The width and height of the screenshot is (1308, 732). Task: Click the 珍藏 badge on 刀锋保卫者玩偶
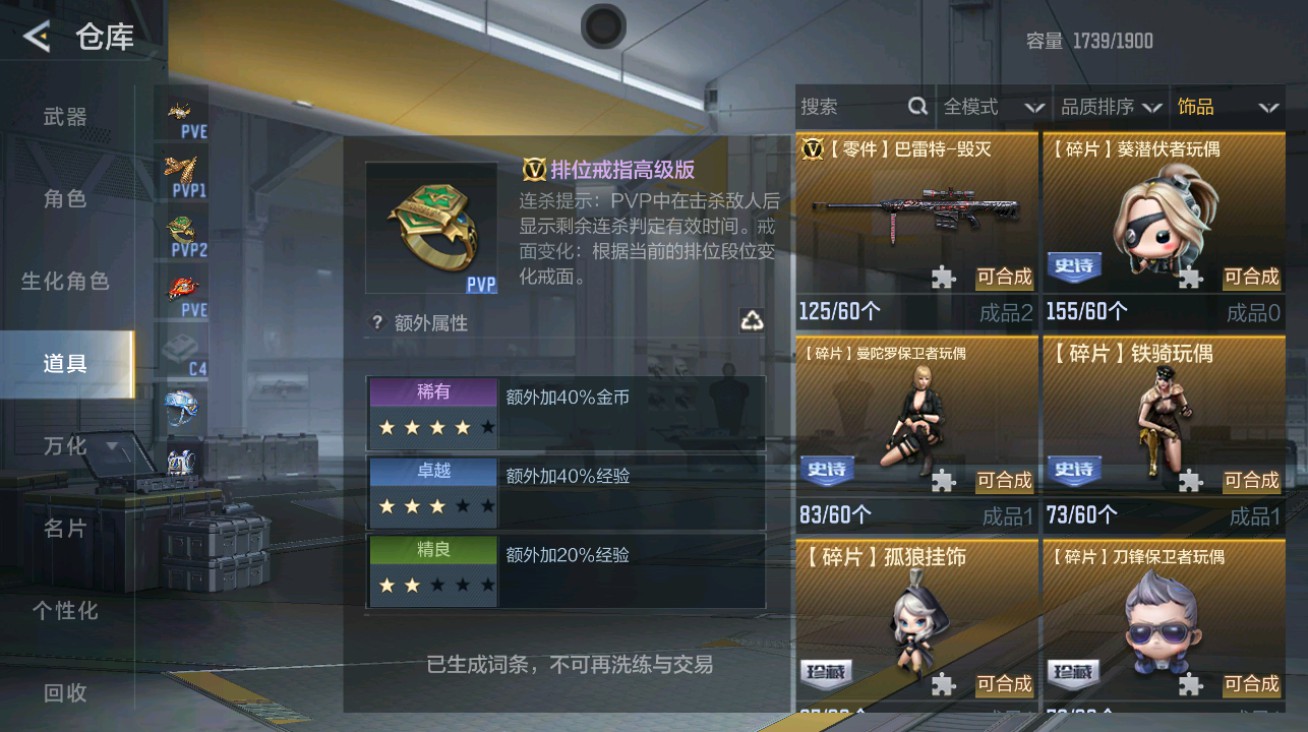tap(1076, 673)
